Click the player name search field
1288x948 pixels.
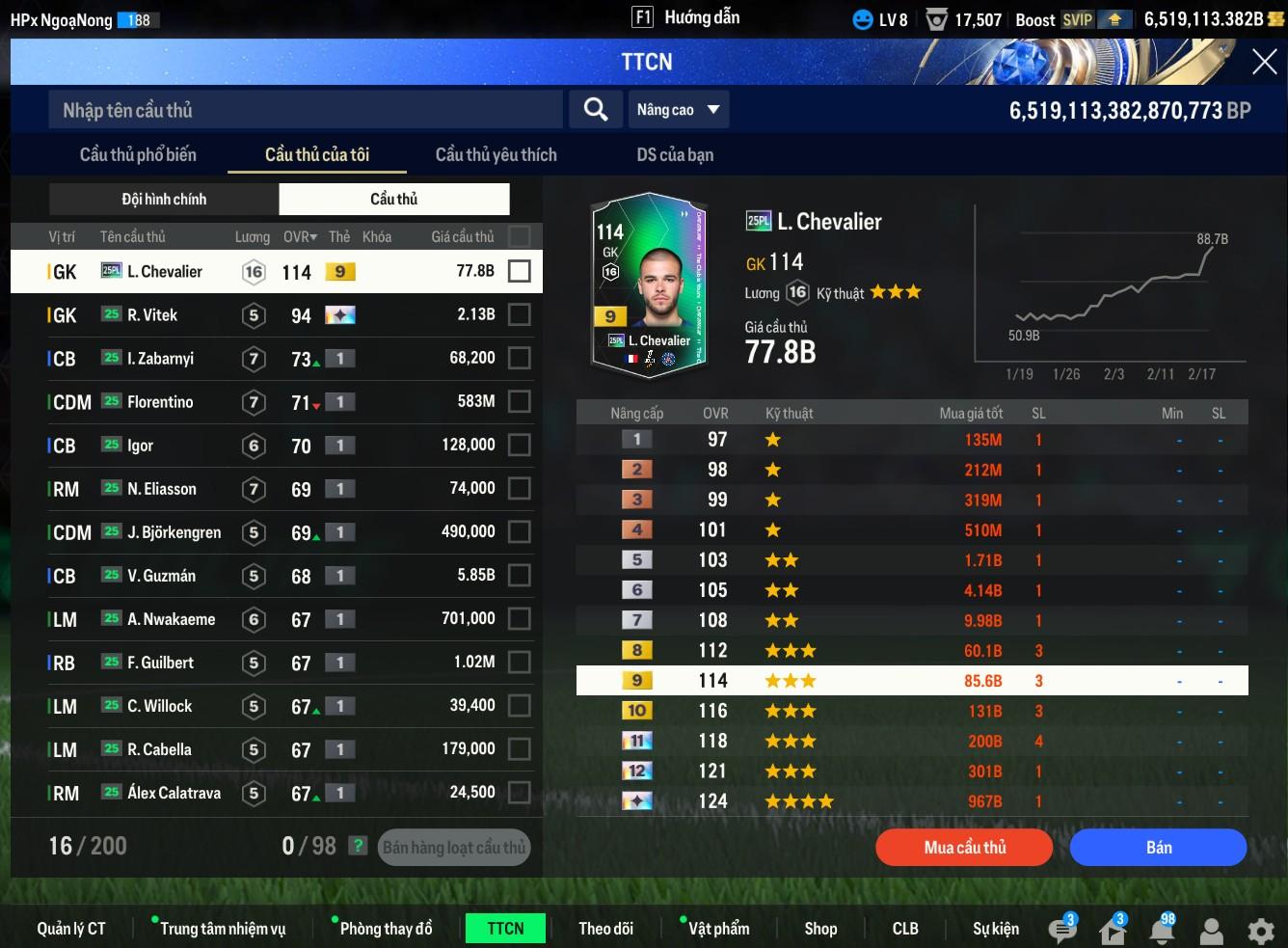pyautogui.click(x=305, y=110)
